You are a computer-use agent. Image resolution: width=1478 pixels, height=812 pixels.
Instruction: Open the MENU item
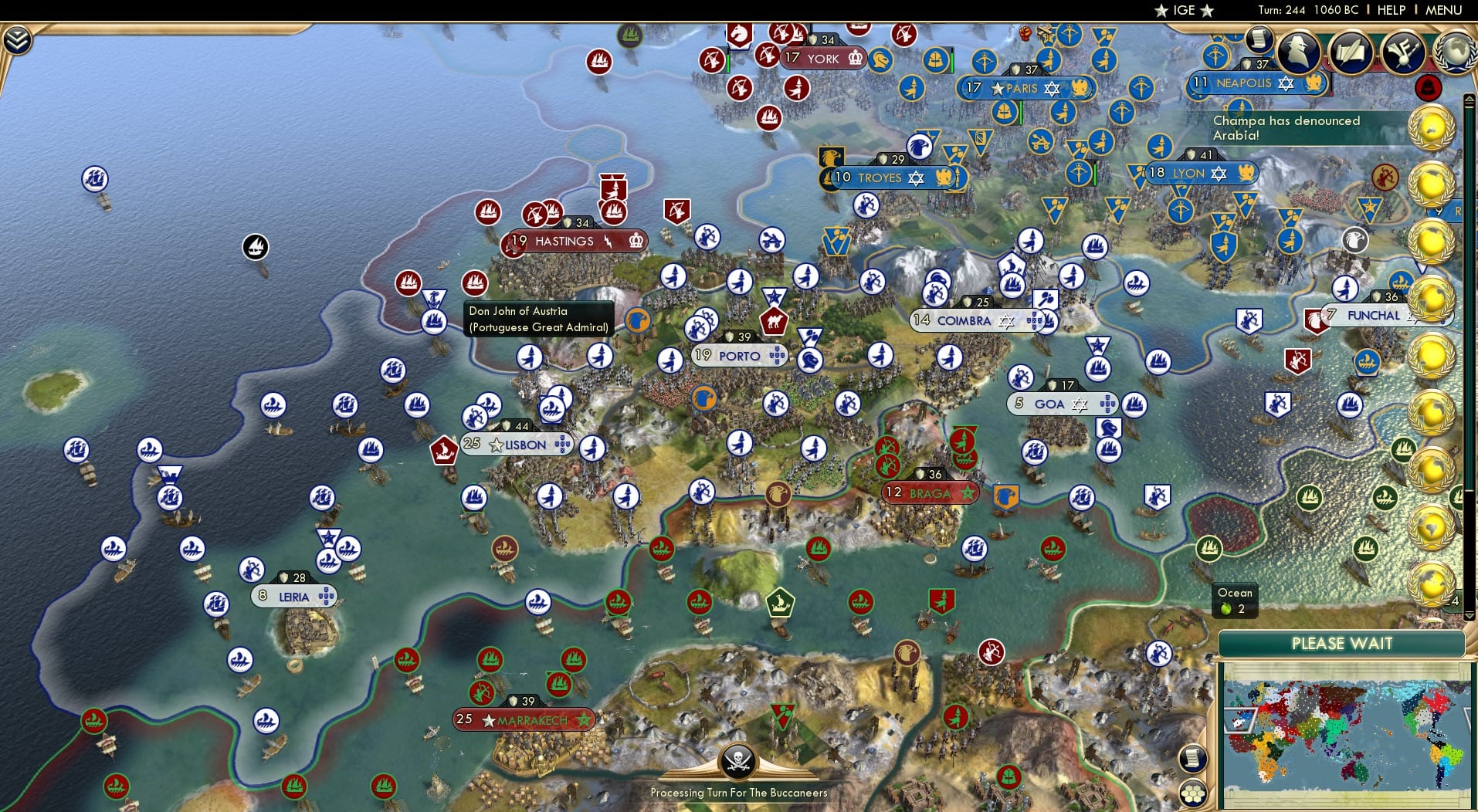(x=1445, y=10)
